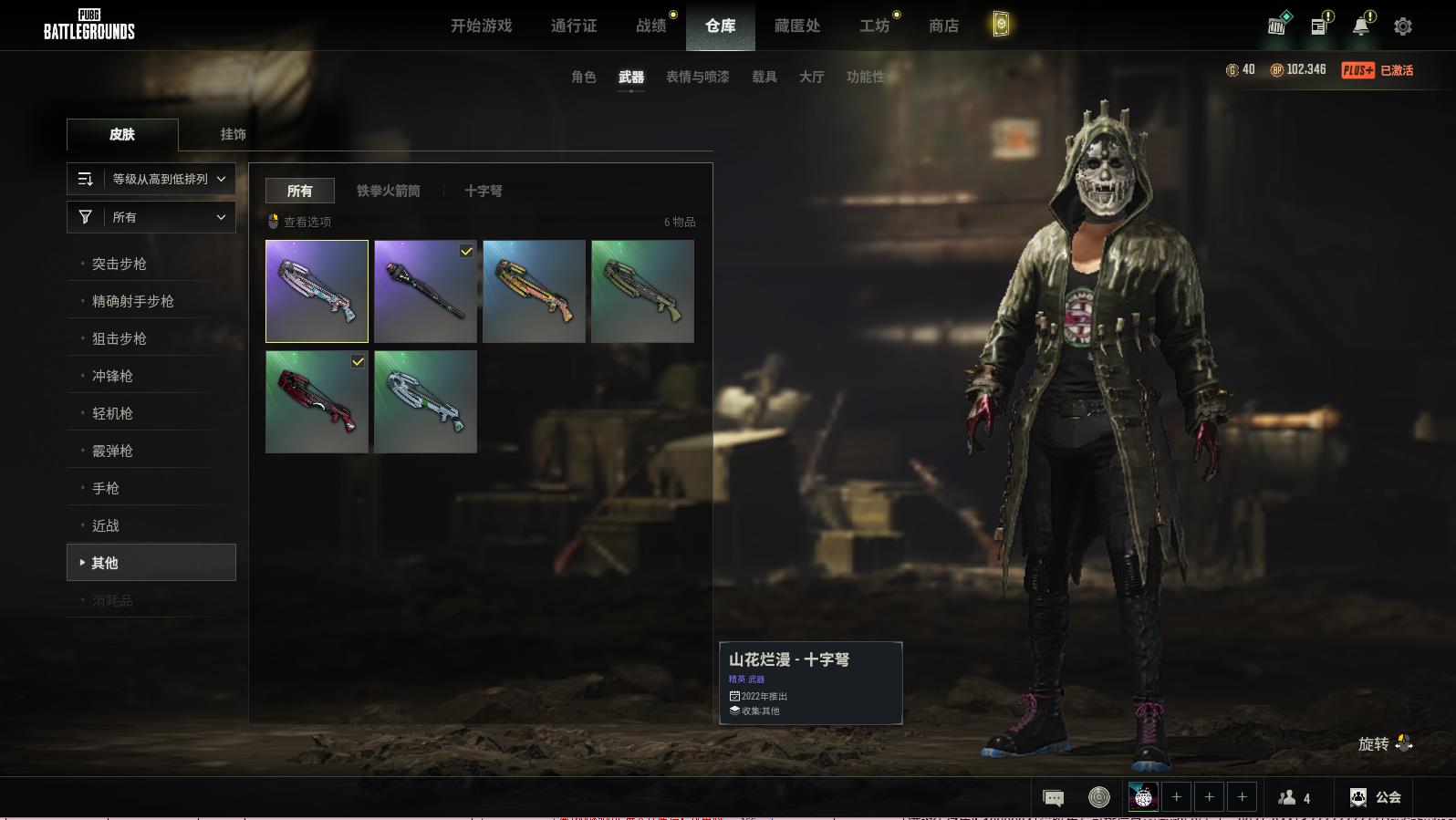Choose the 狙击步枪 weapon category

(120, 338)
